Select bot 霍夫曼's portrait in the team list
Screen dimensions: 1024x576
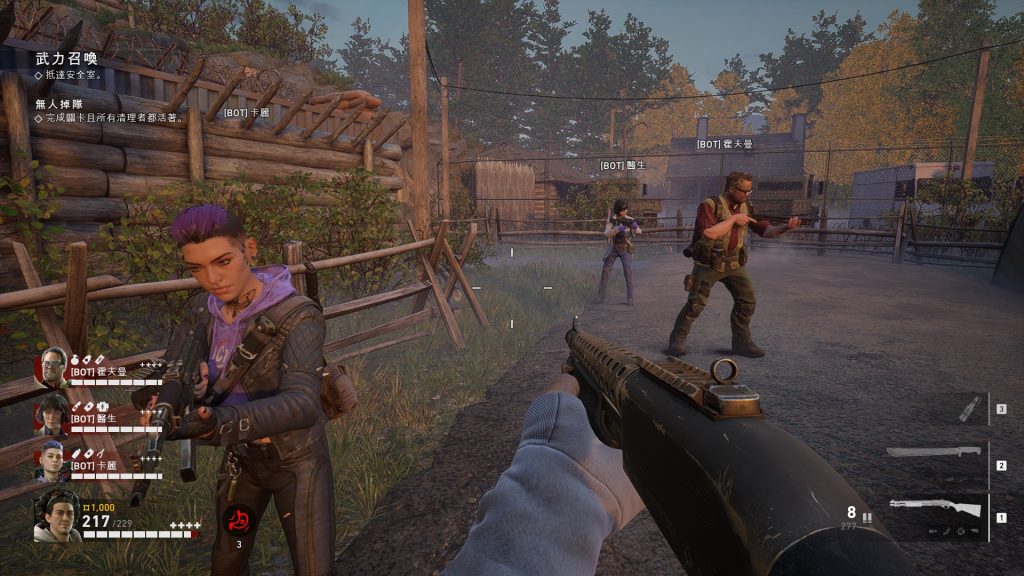coord(52,369)
